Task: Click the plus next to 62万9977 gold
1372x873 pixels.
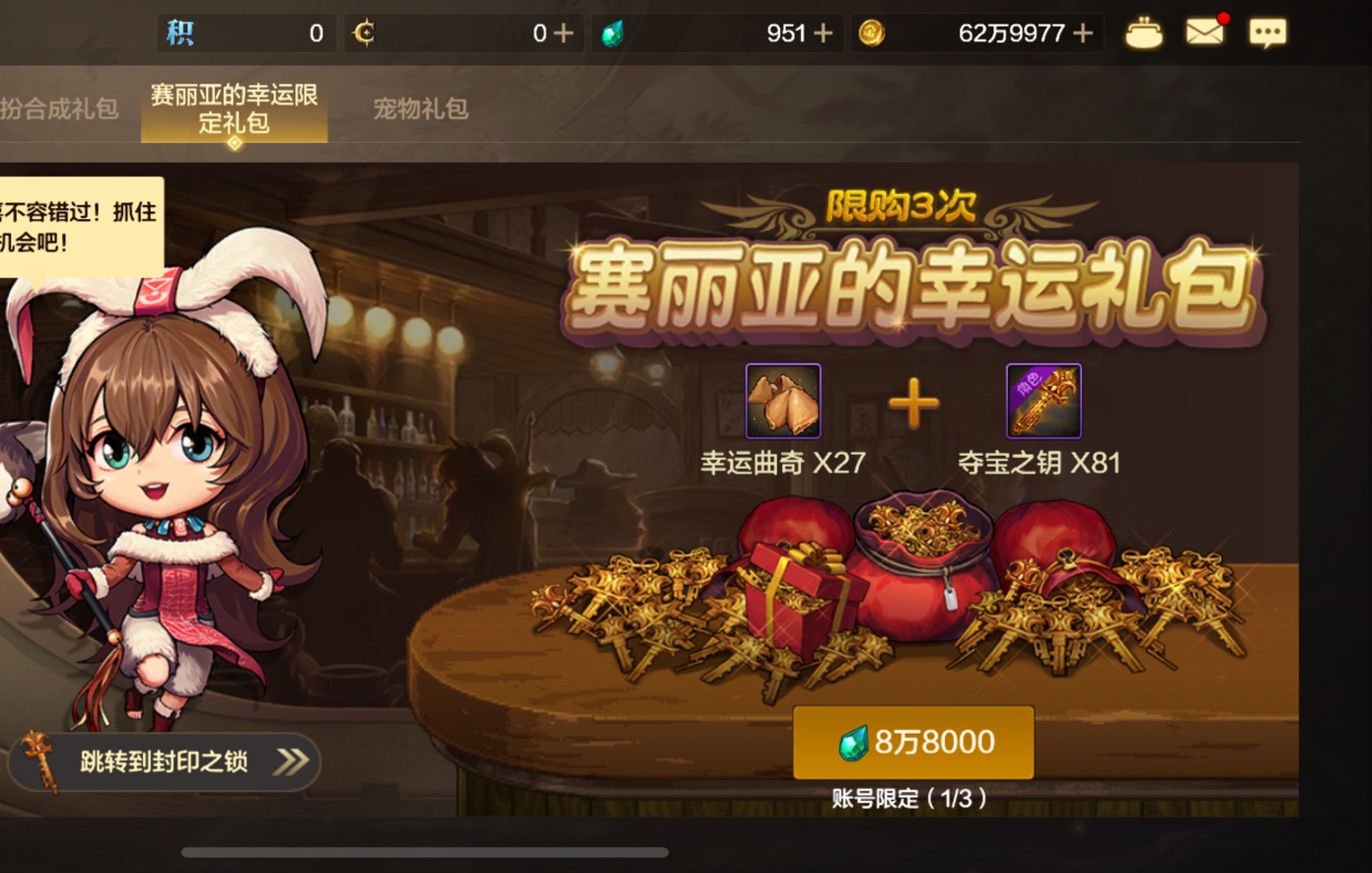Action: [1085, 33]
